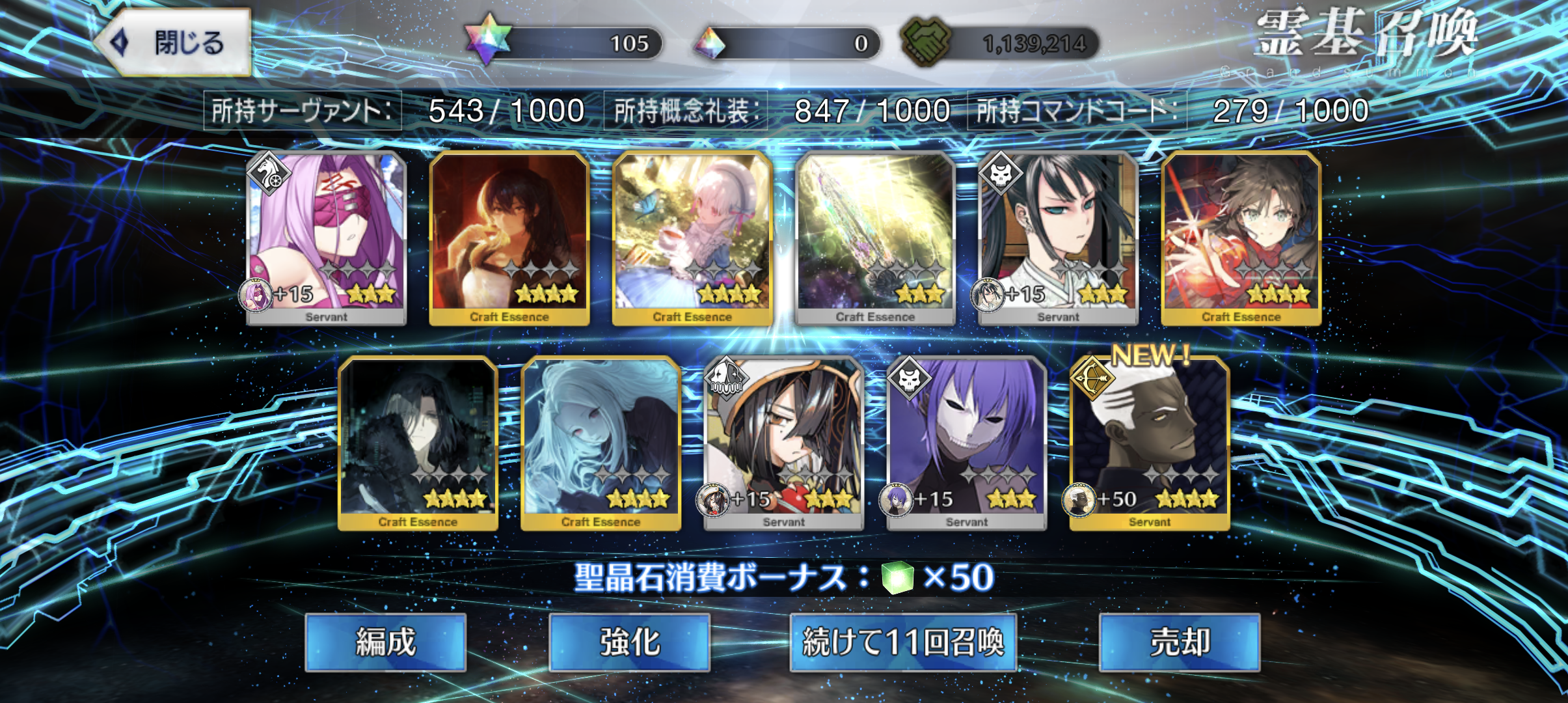Viewport: 1568px width, 703px height.
Task: Select the NEW white-haired Archer servant card
Action: [1149, 443]
